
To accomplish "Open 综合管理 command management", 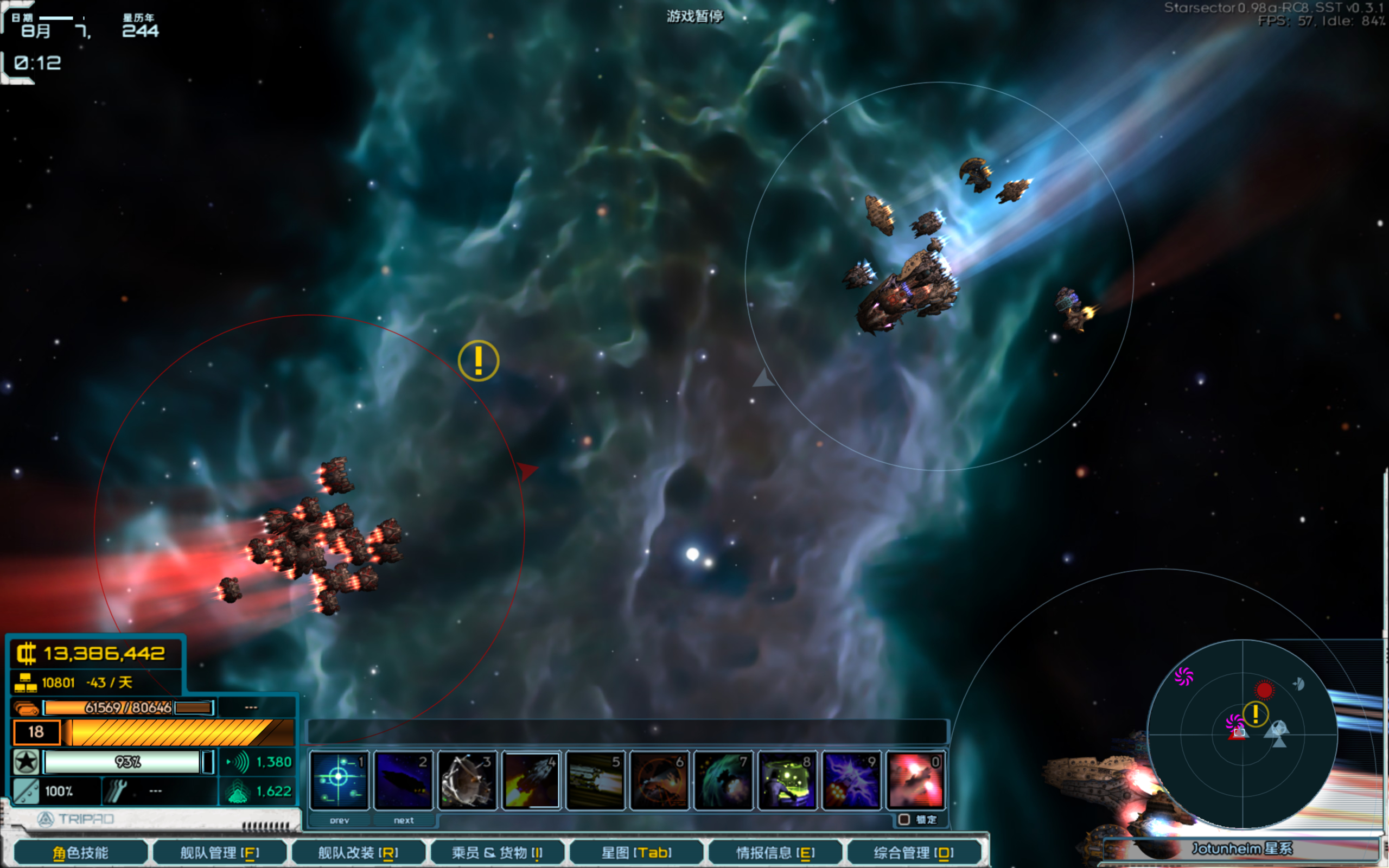I will 914,852.
